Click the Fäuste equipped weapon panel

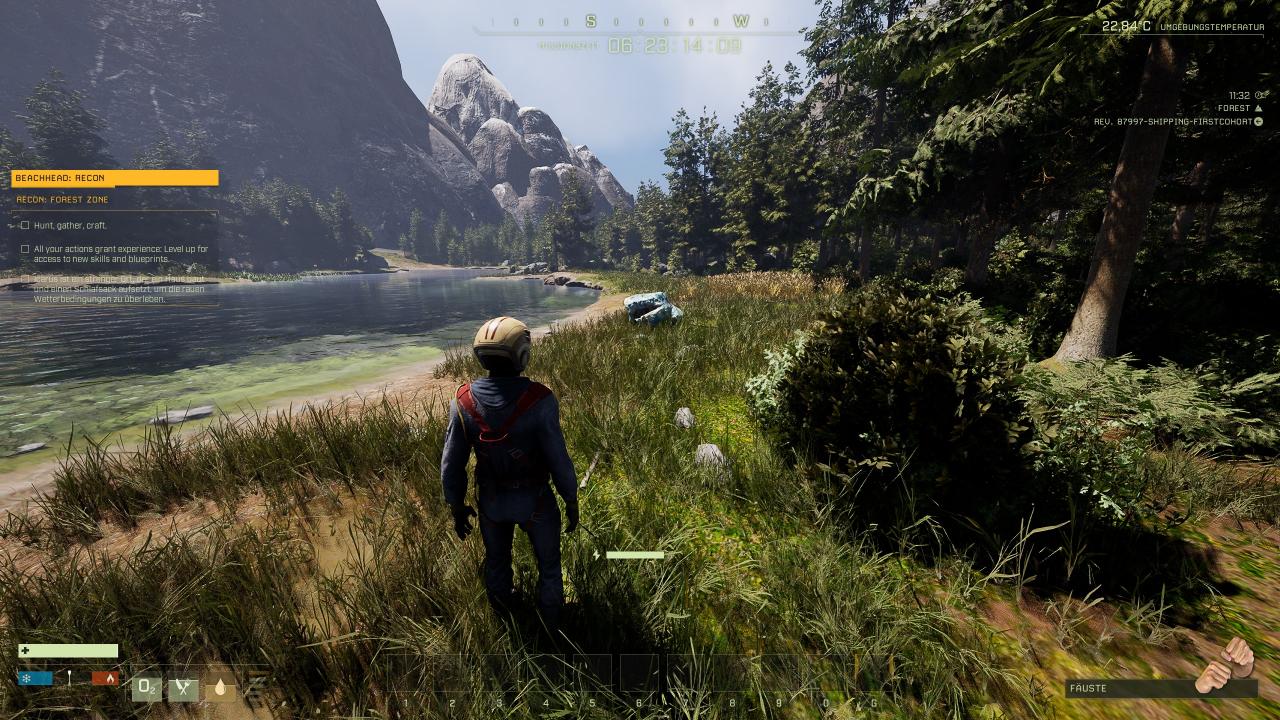(1160, 688)
